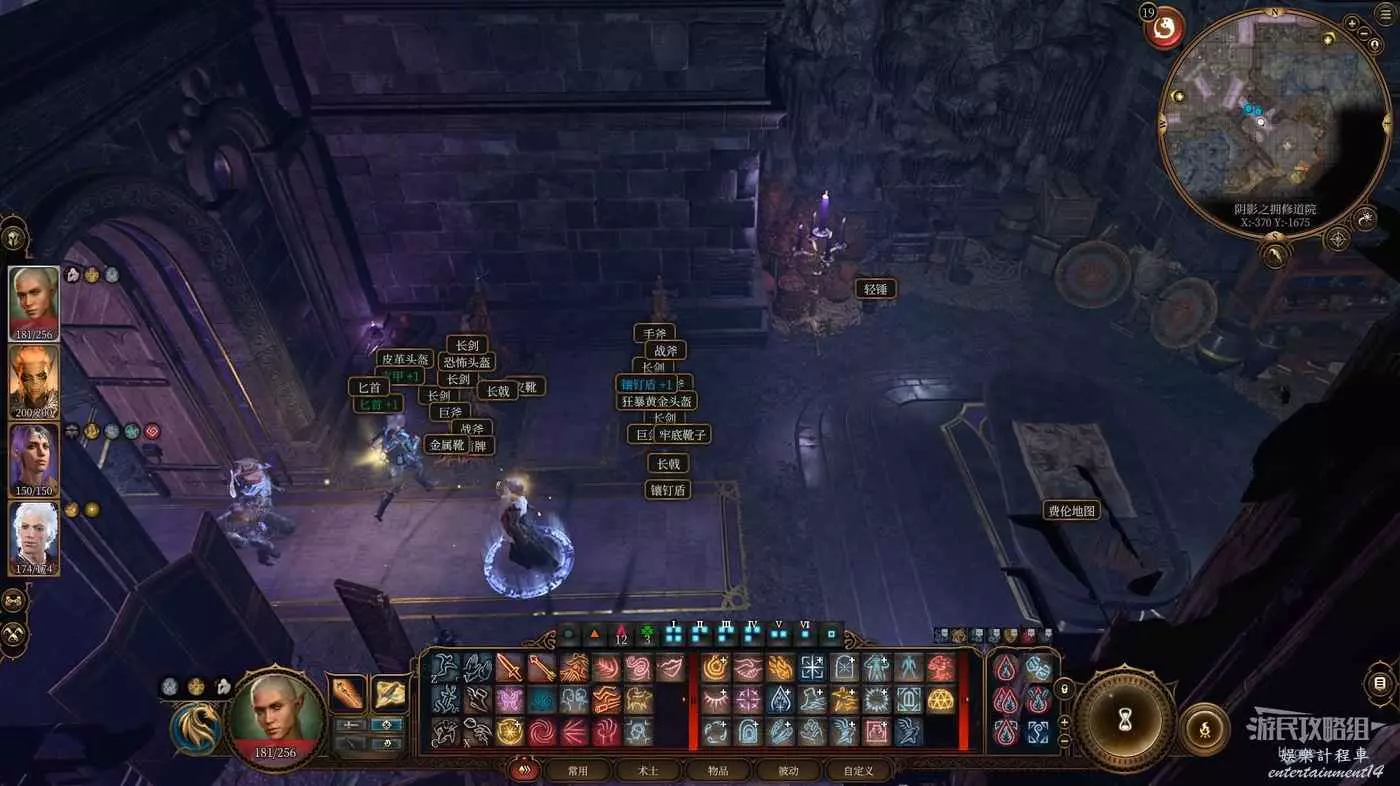This screenshot has width=1400, height=786.
Task: Toggle the hotbar lock button
Action: tap(1065, 689)
